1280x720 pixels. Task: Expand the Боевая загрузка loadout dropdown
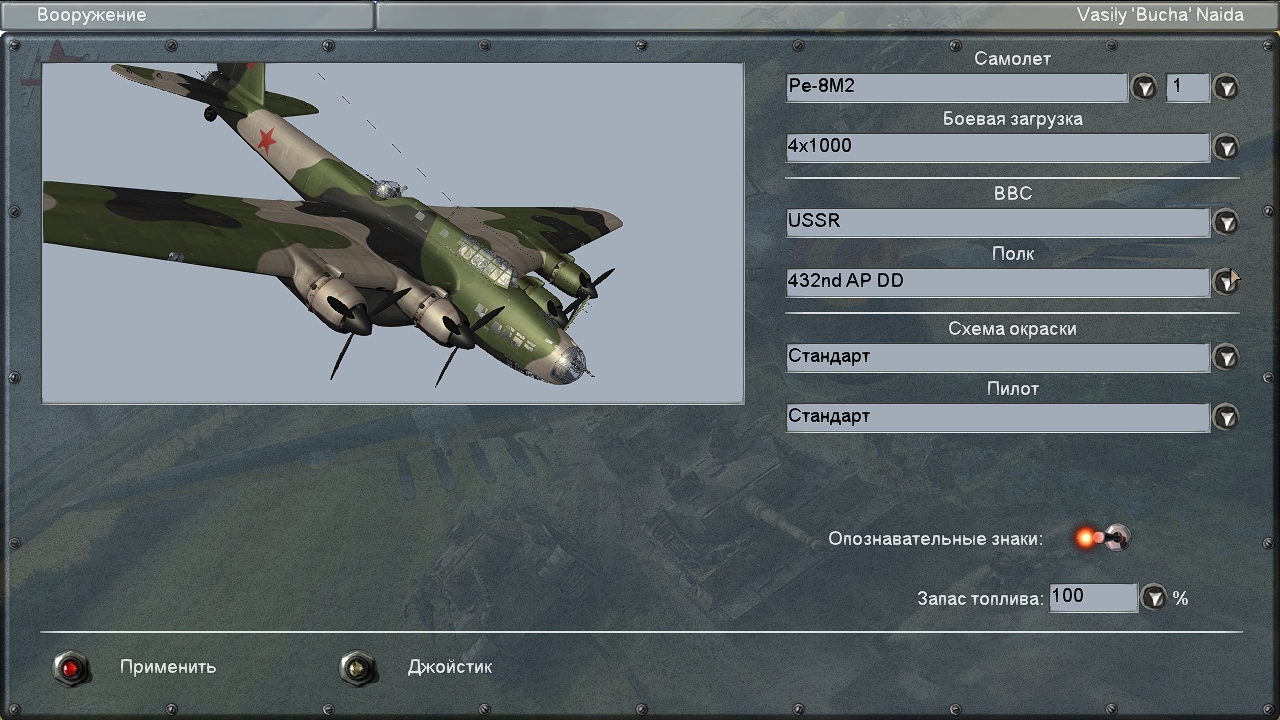coord(1226,148)
